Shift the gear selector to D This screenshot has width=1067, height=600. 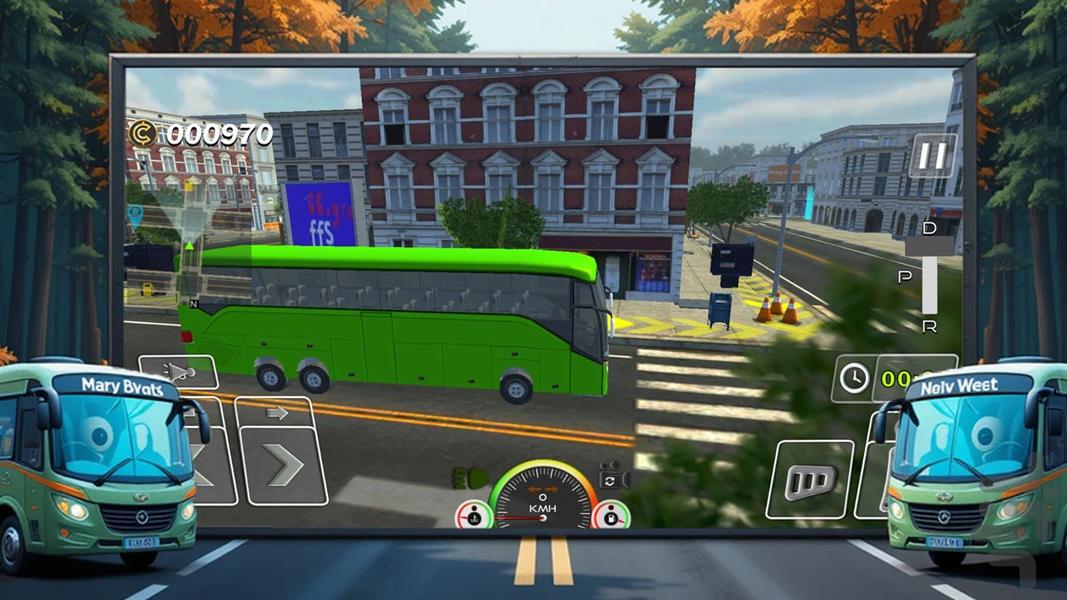point(929,230)
